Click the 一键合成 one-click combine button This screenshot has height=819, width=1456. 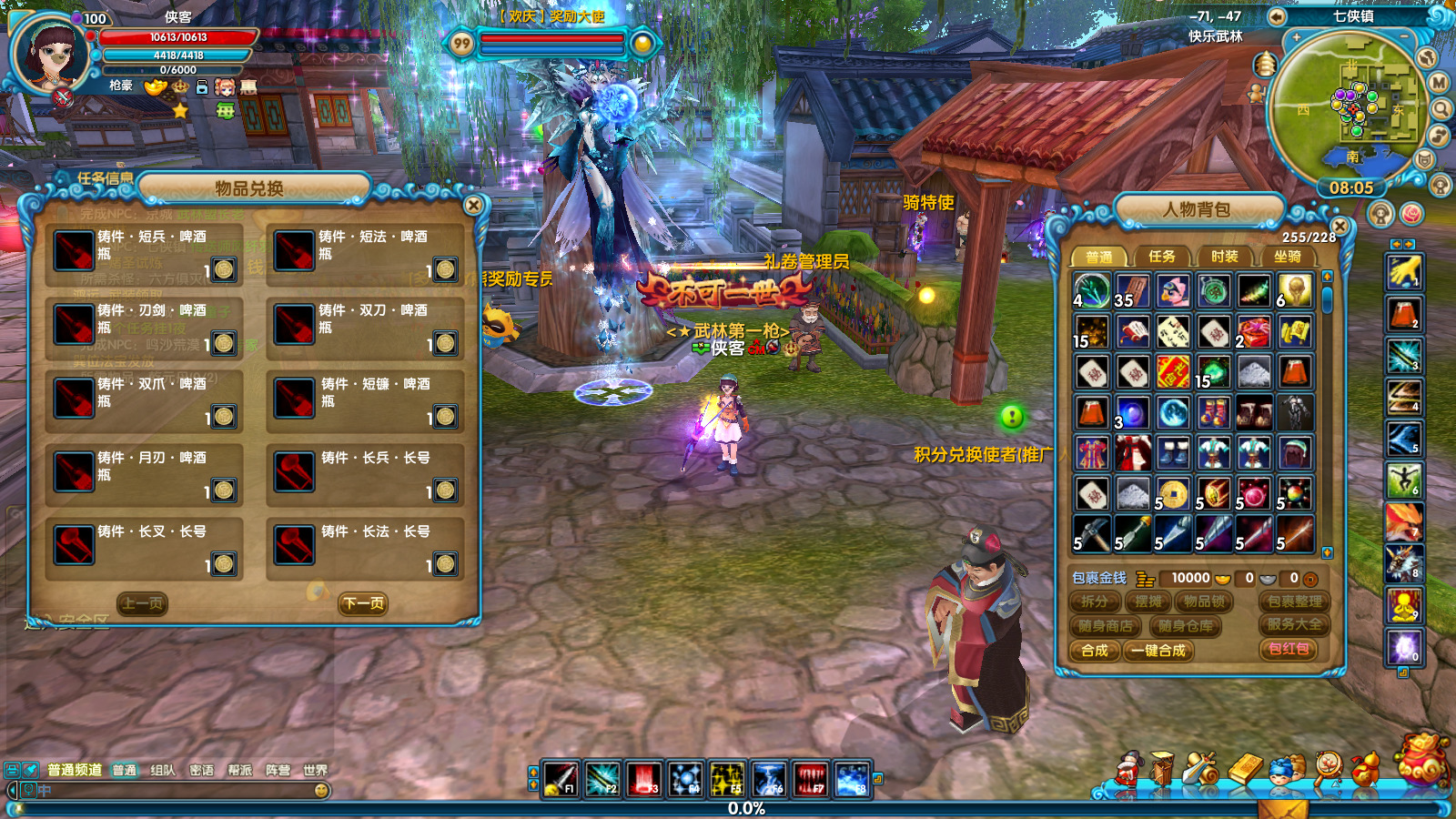click(1158, 651)
